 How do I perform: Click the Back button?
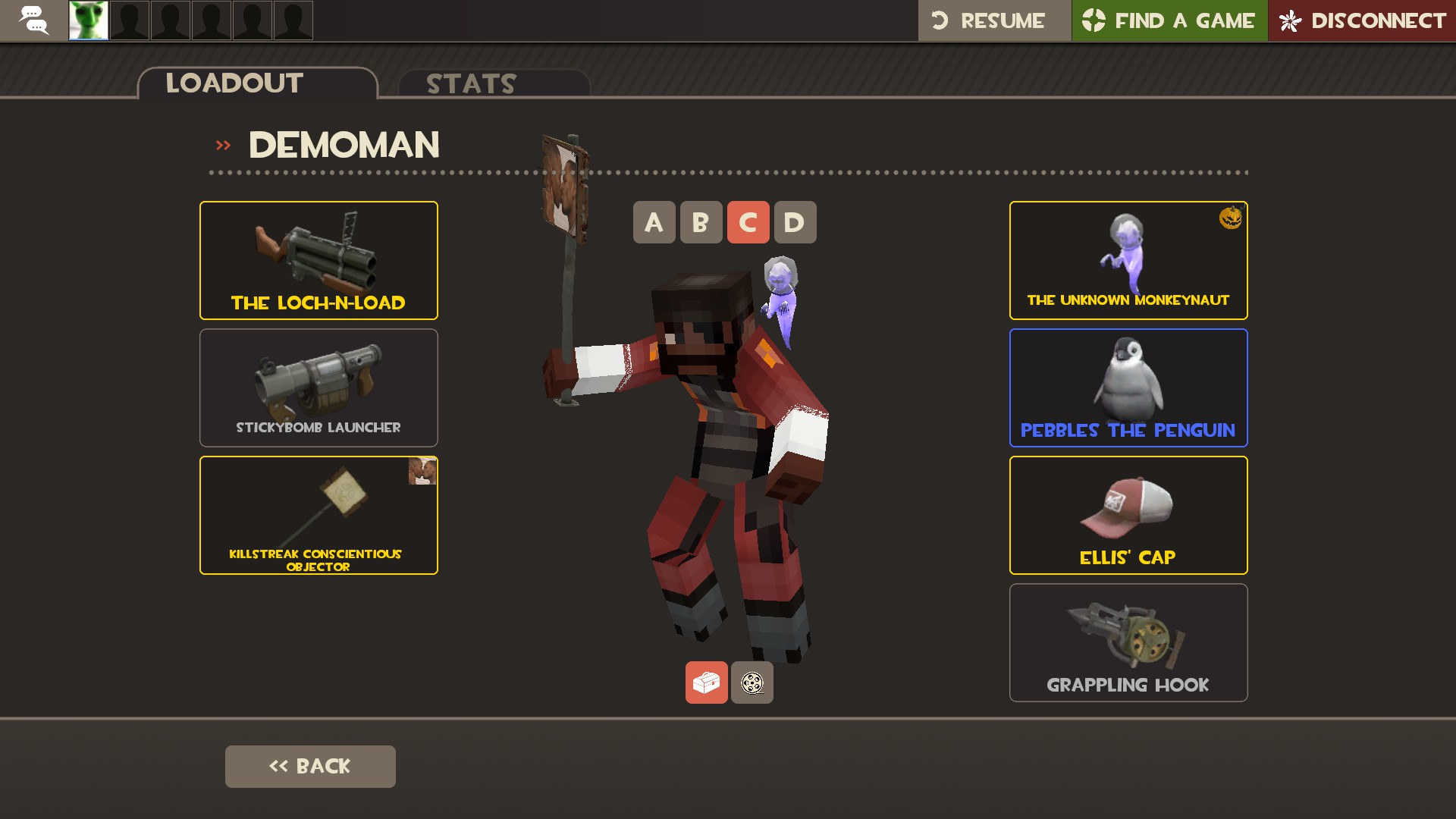pos(309,766)
